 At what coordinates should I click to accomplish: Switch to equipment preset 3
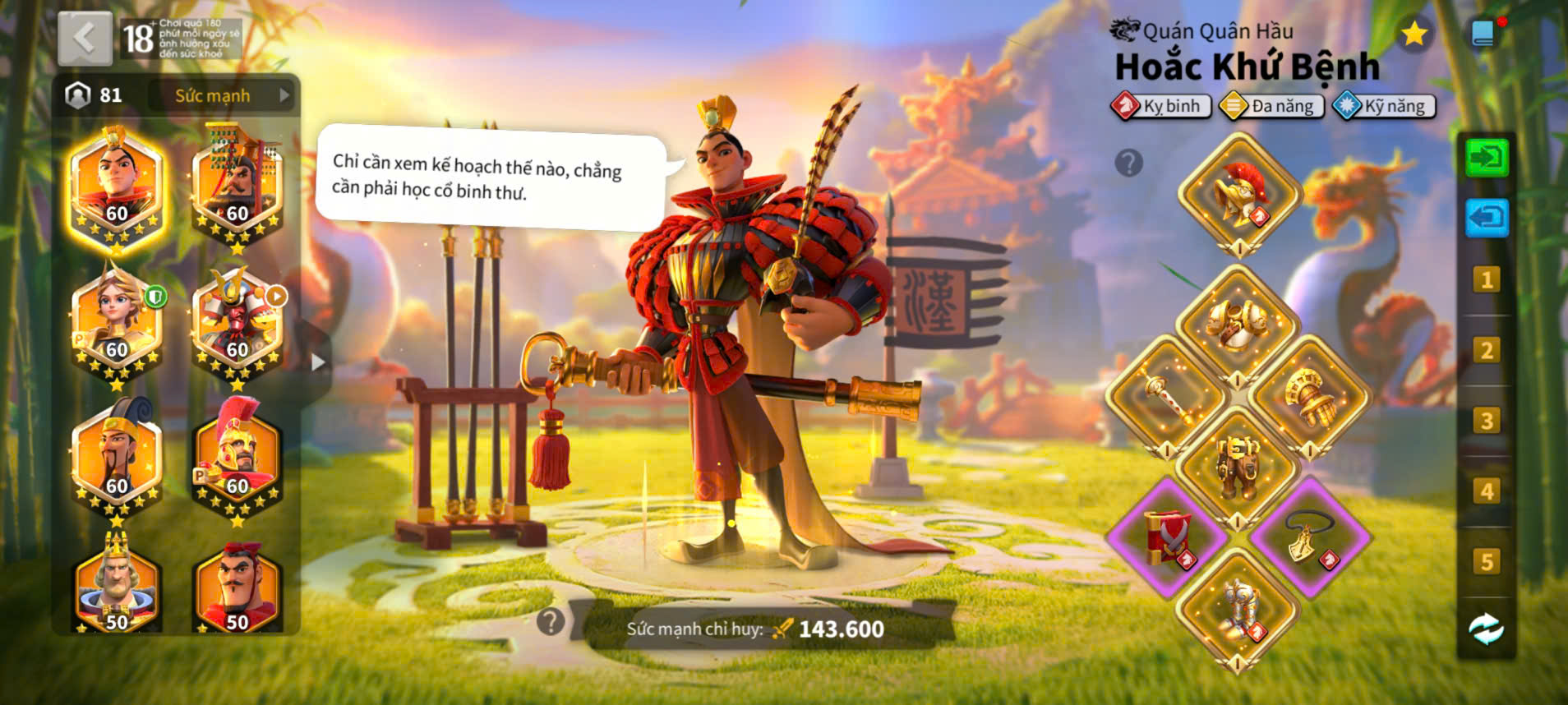tap(1487, 421)
